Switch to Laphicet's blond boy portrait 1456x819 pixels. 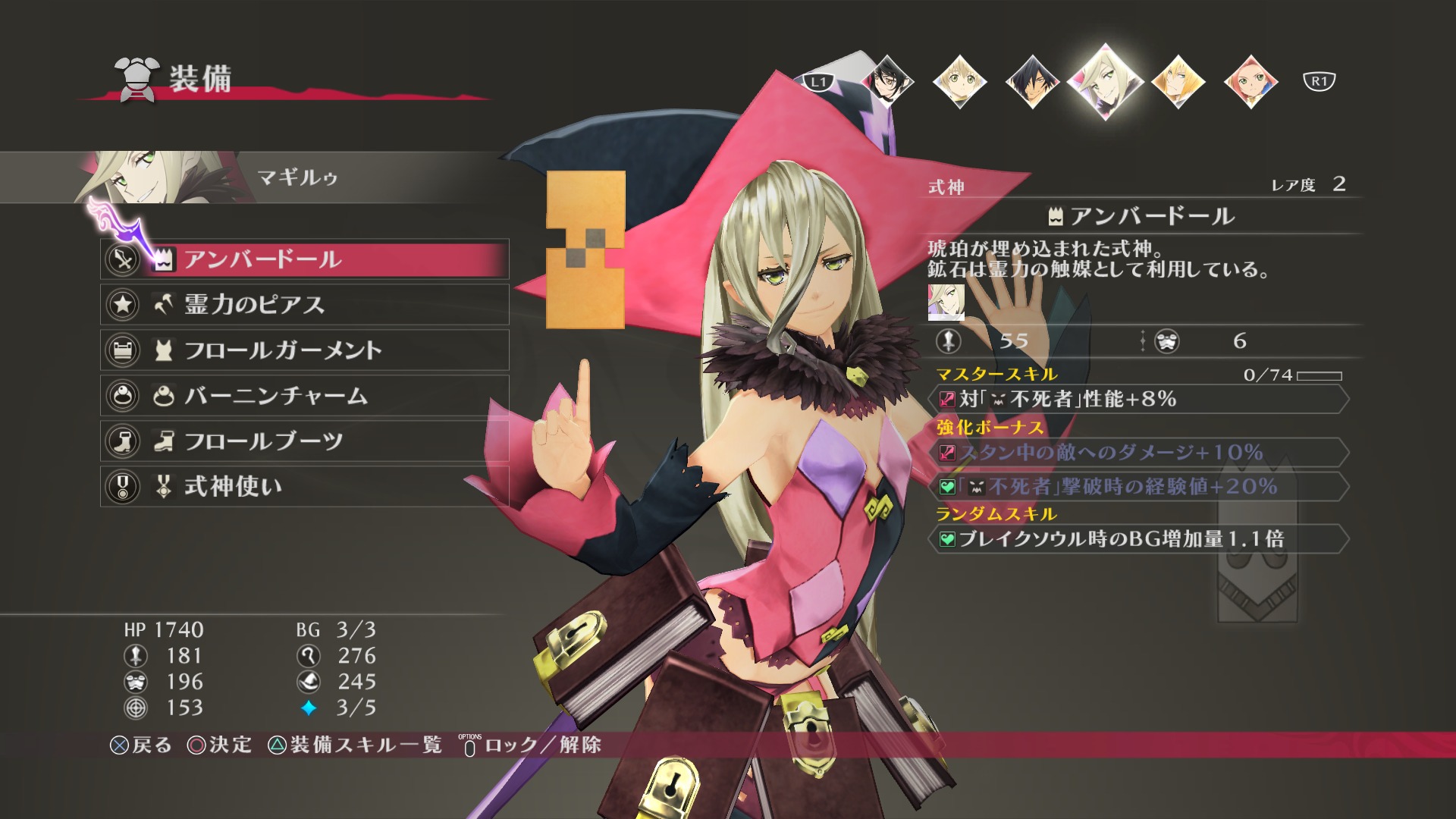(959, 81)
